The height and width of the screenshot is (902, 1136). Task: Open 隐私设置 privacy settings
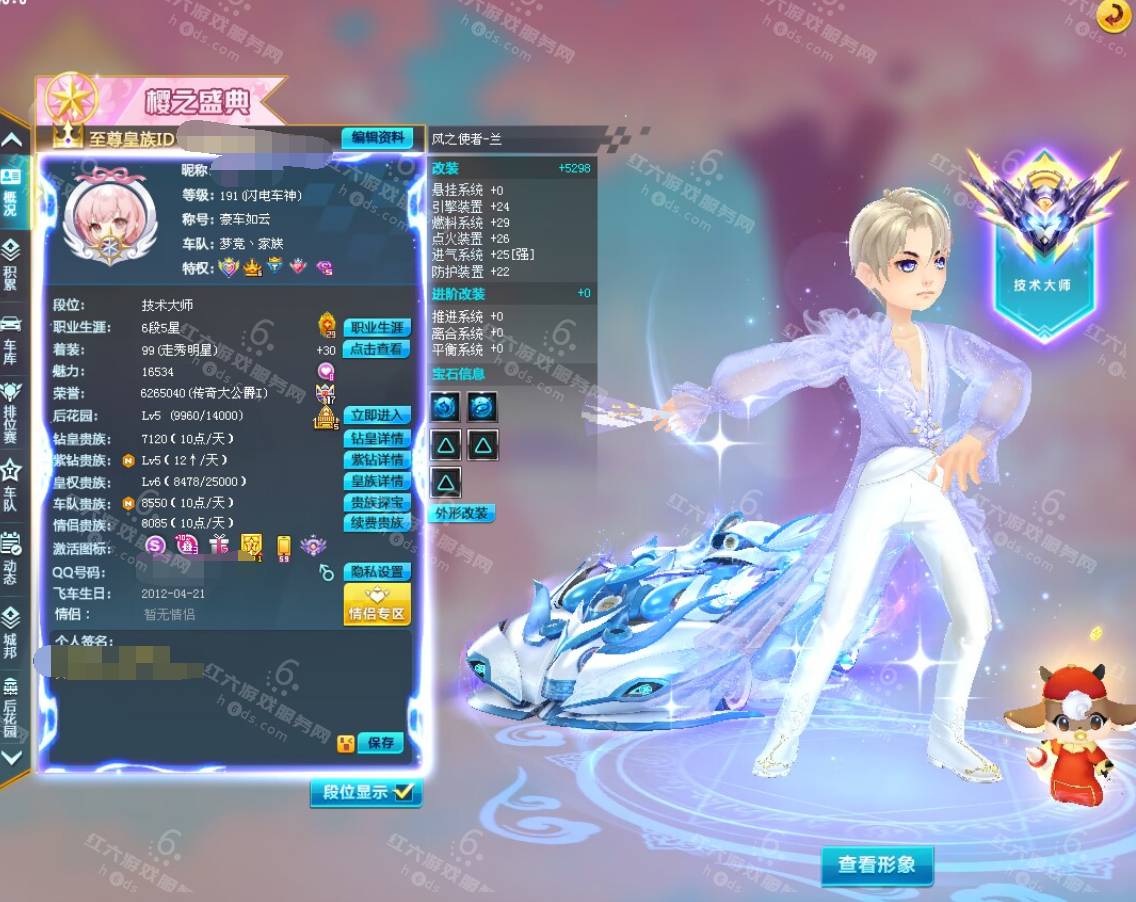click(x=377, y=572)
